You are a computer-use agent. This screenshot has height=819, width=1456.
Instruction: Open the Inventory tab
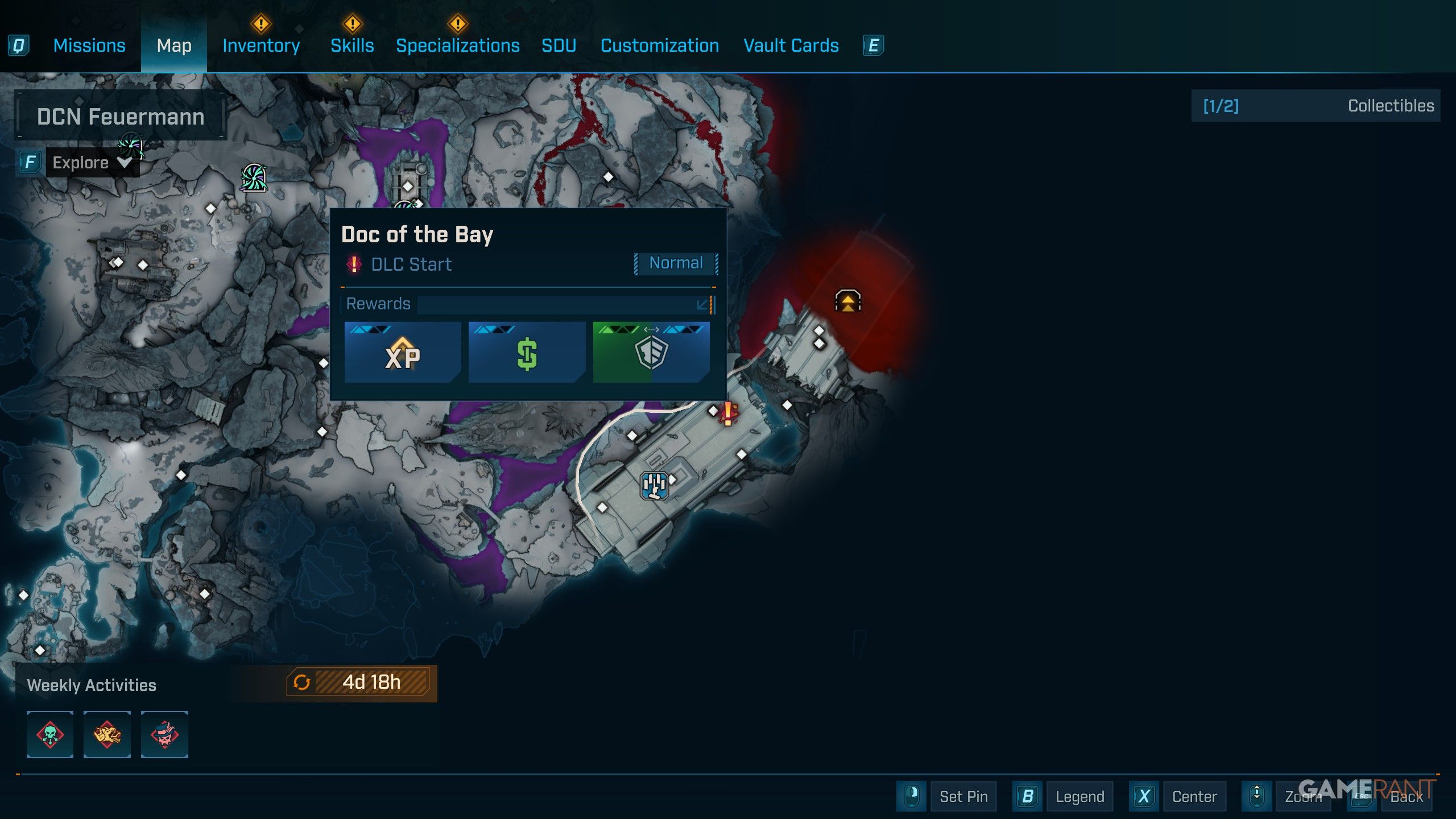(x=261, y=45)
